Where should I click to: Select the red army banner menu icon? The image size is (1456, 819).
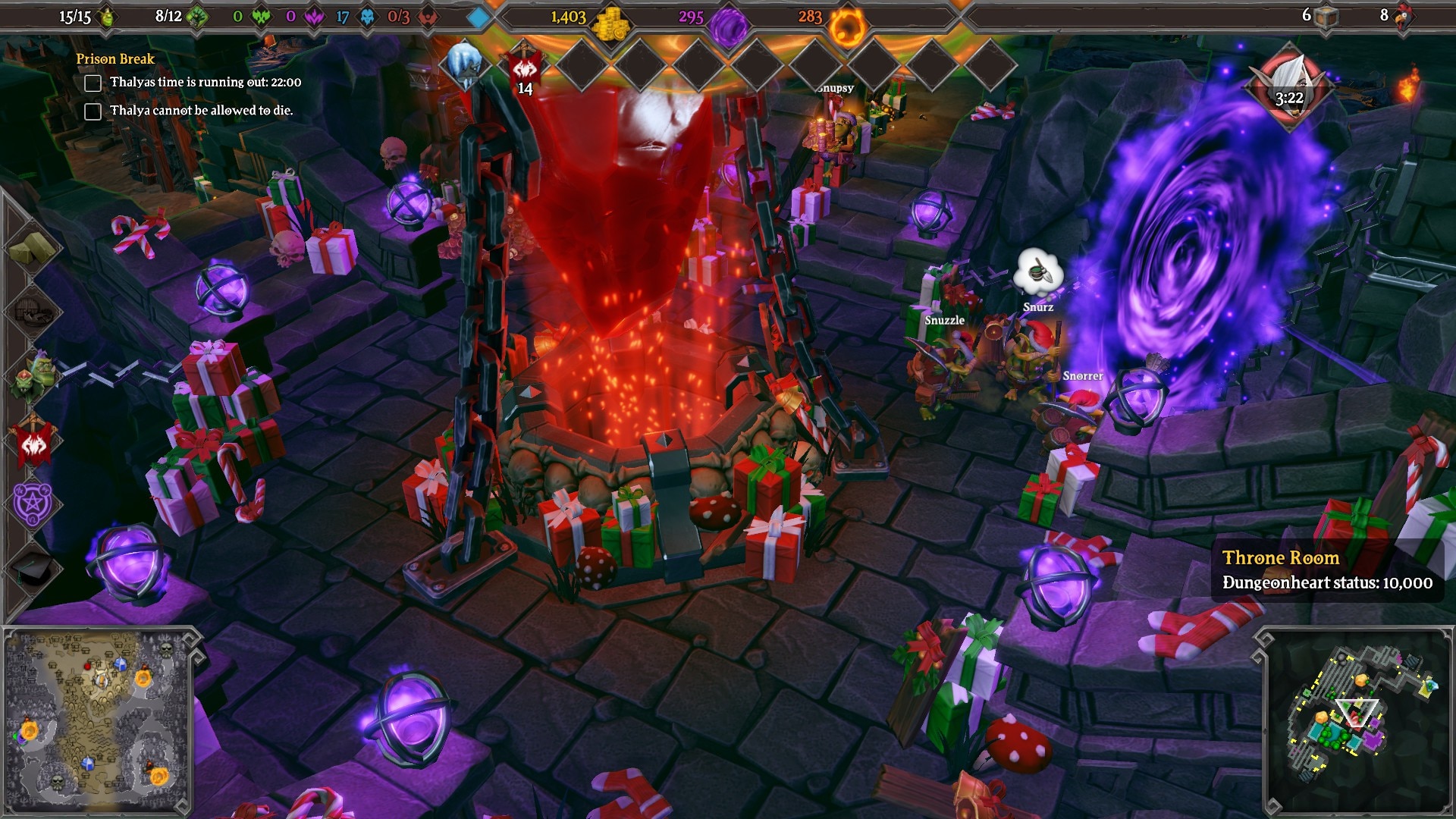(x=33, y=441)
